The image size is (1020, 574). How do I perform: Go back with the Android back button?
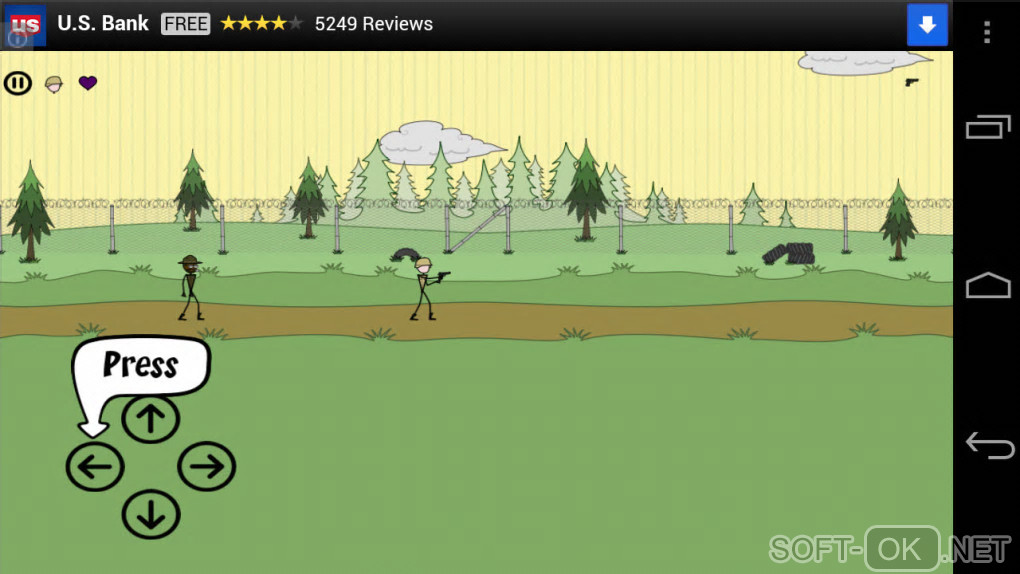point(989,445)
